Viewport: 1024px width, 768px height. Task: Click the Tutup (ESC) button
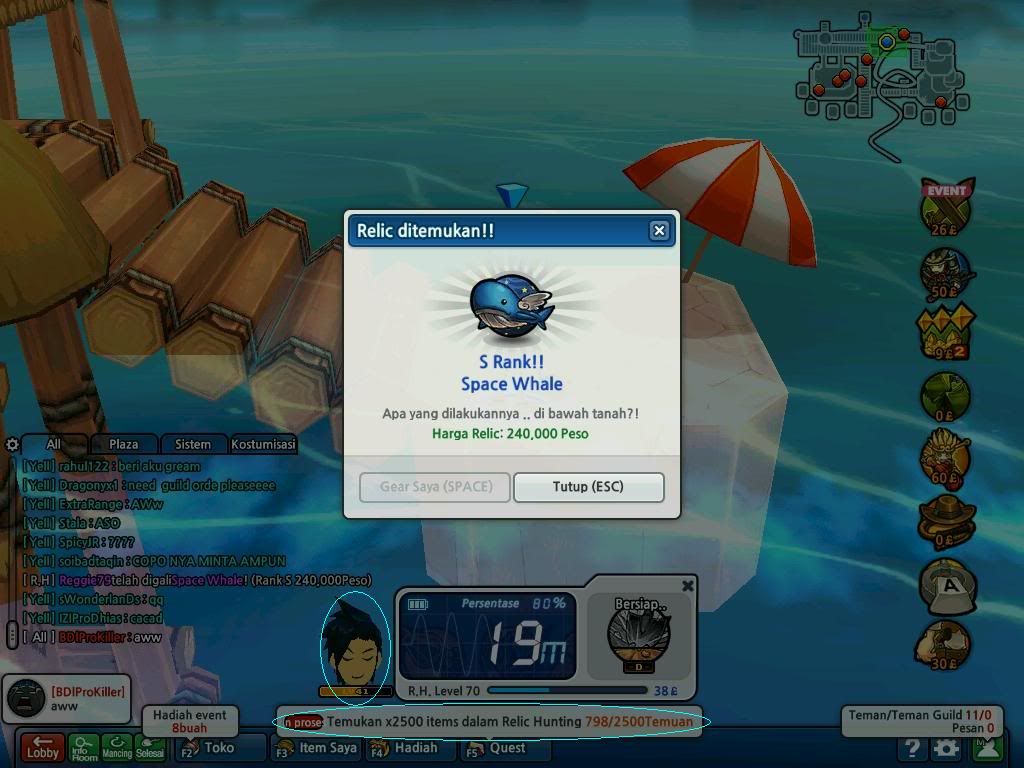[588, 487]
